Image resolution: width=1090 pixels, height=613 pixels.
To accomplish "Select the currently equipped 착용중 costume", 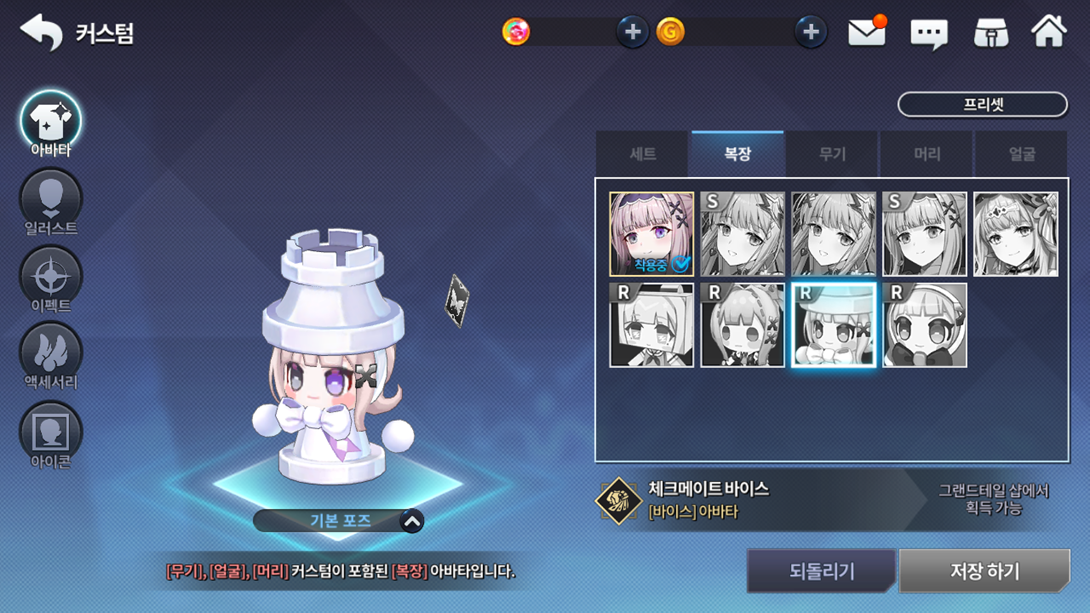I will click(651, 234).
